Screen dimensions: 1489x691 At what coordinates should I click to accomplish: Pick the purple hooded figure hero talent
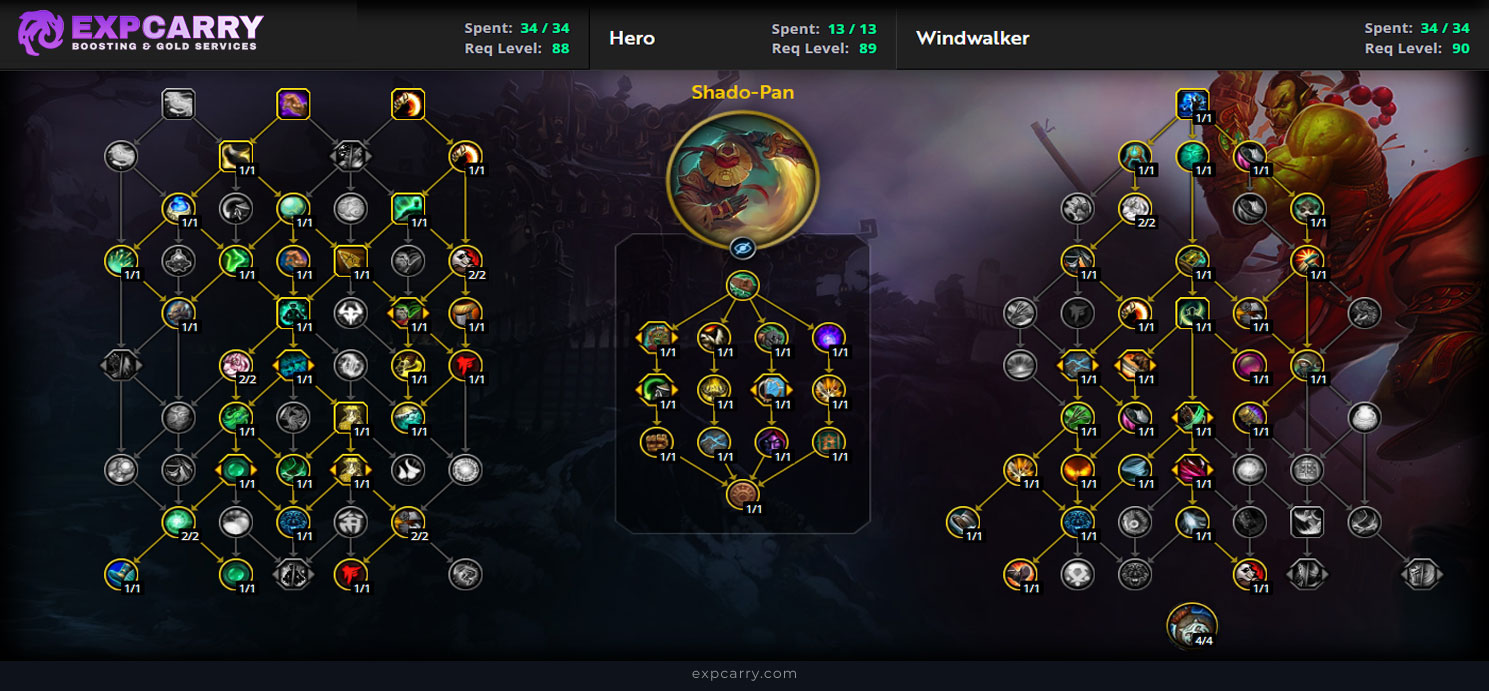tap(771, 441)
